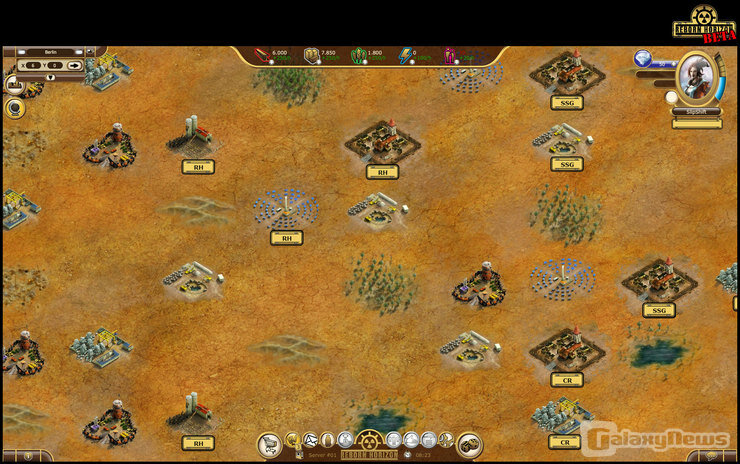740x464 pixels.
Task: Click the diamond premium currency icon
Action: pyautogui.click(x=643, y=60)
